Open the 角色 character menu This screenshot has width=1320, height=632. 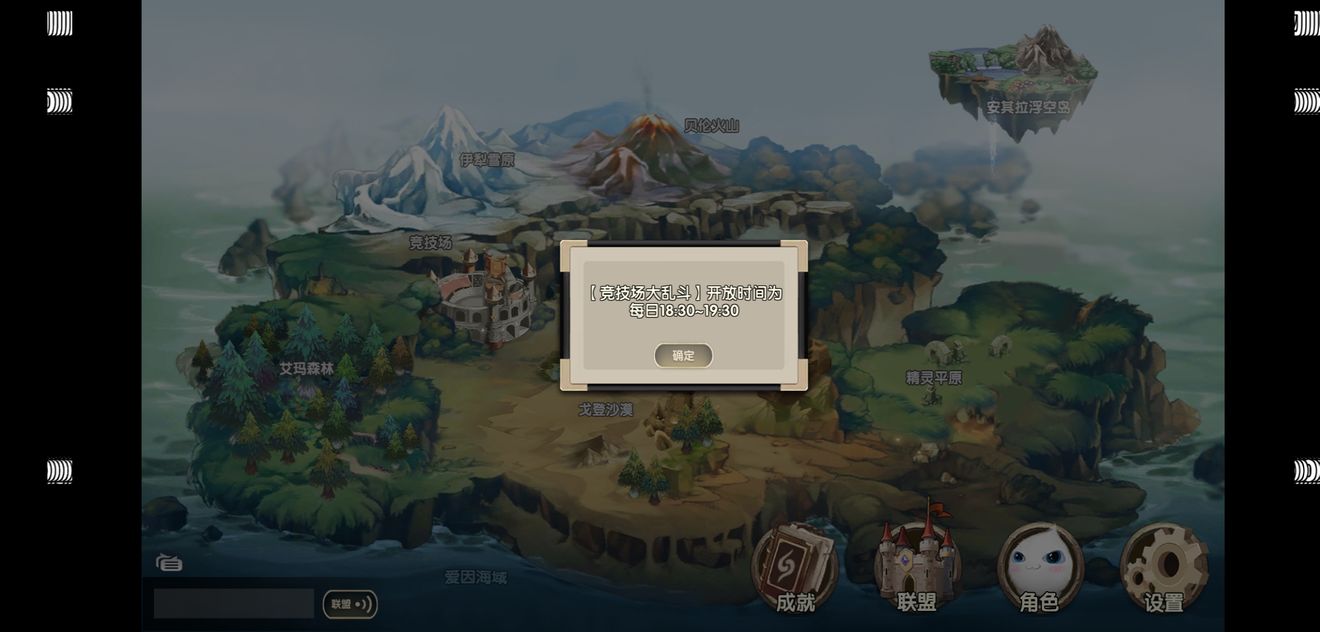click(1039, 568)
